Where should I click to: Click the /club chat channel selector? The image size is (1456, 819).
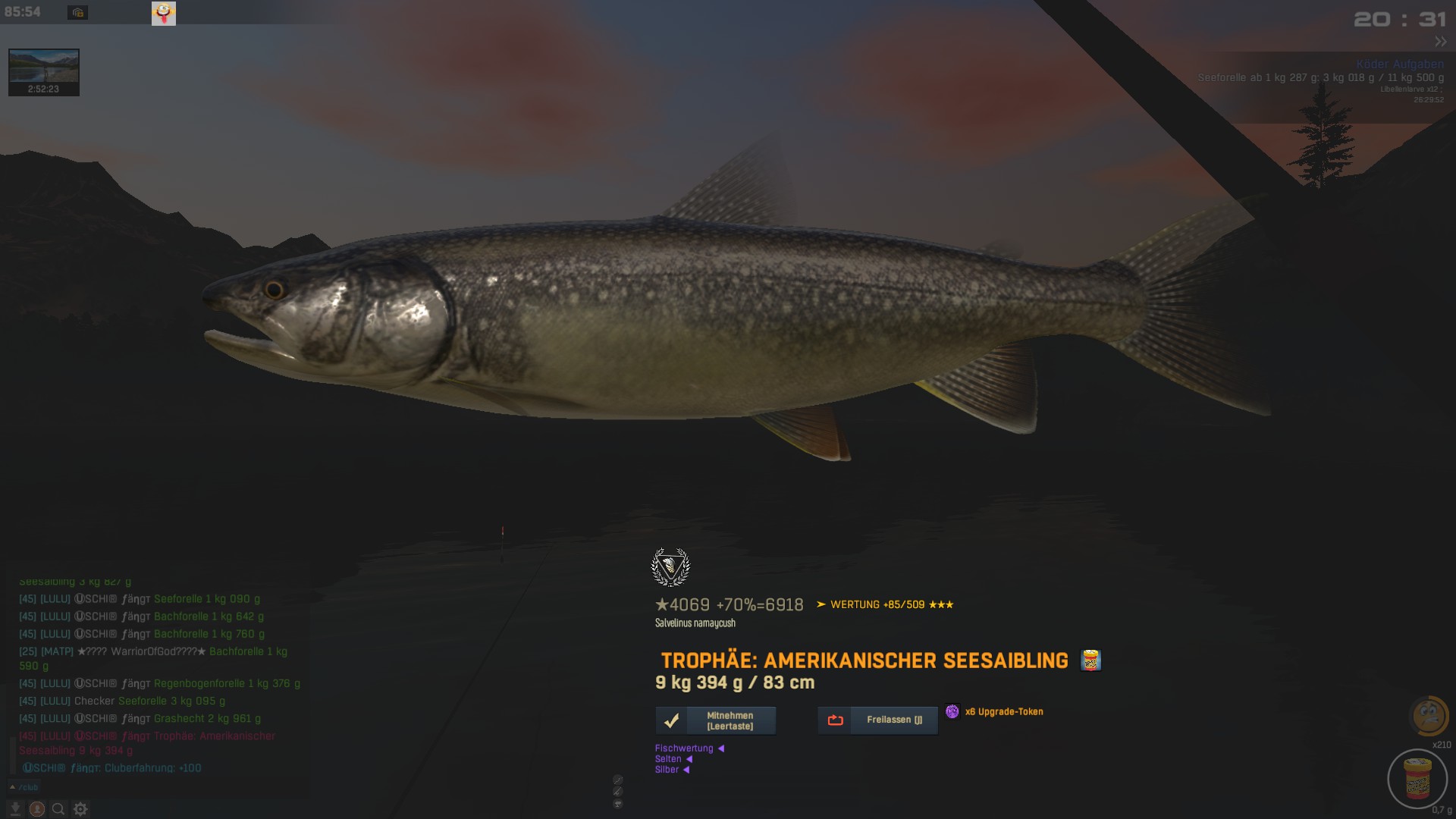pos(25,787)
